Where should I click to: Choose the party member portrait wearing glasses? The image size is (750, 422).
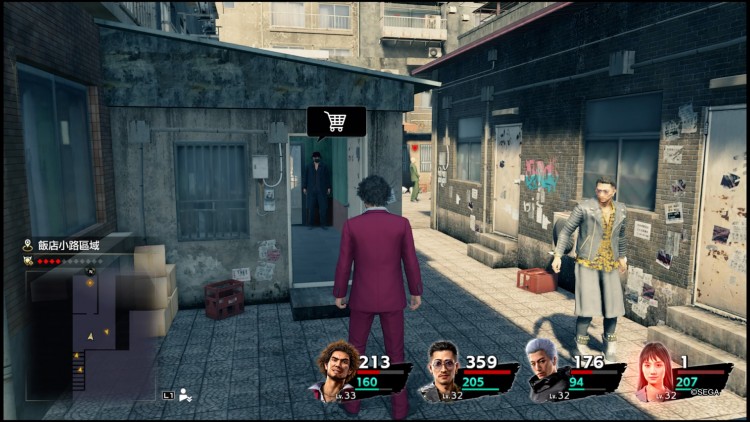[x=444, y=370]
